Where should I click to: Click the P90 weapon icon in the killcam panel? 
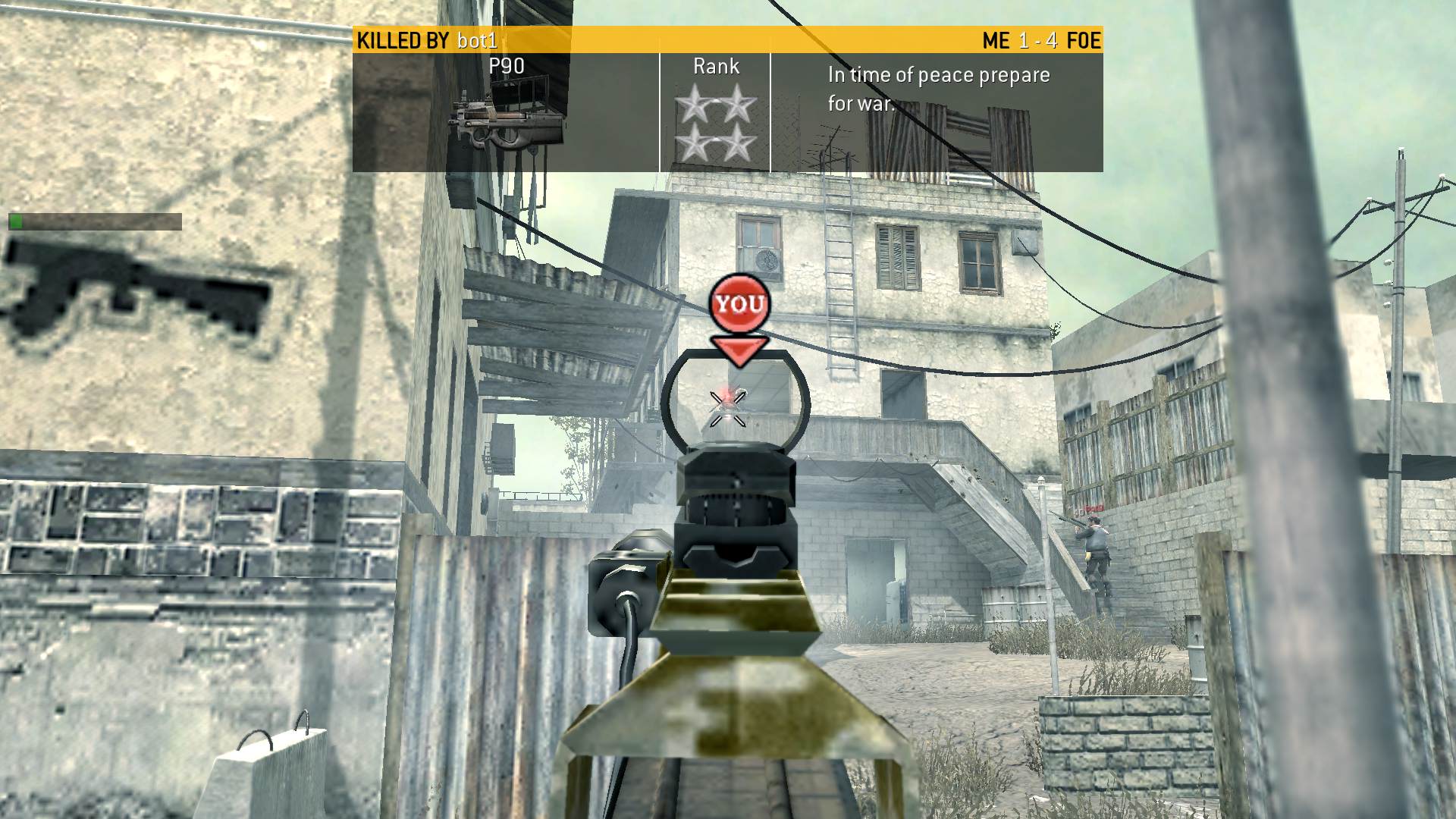coord(507,121)
